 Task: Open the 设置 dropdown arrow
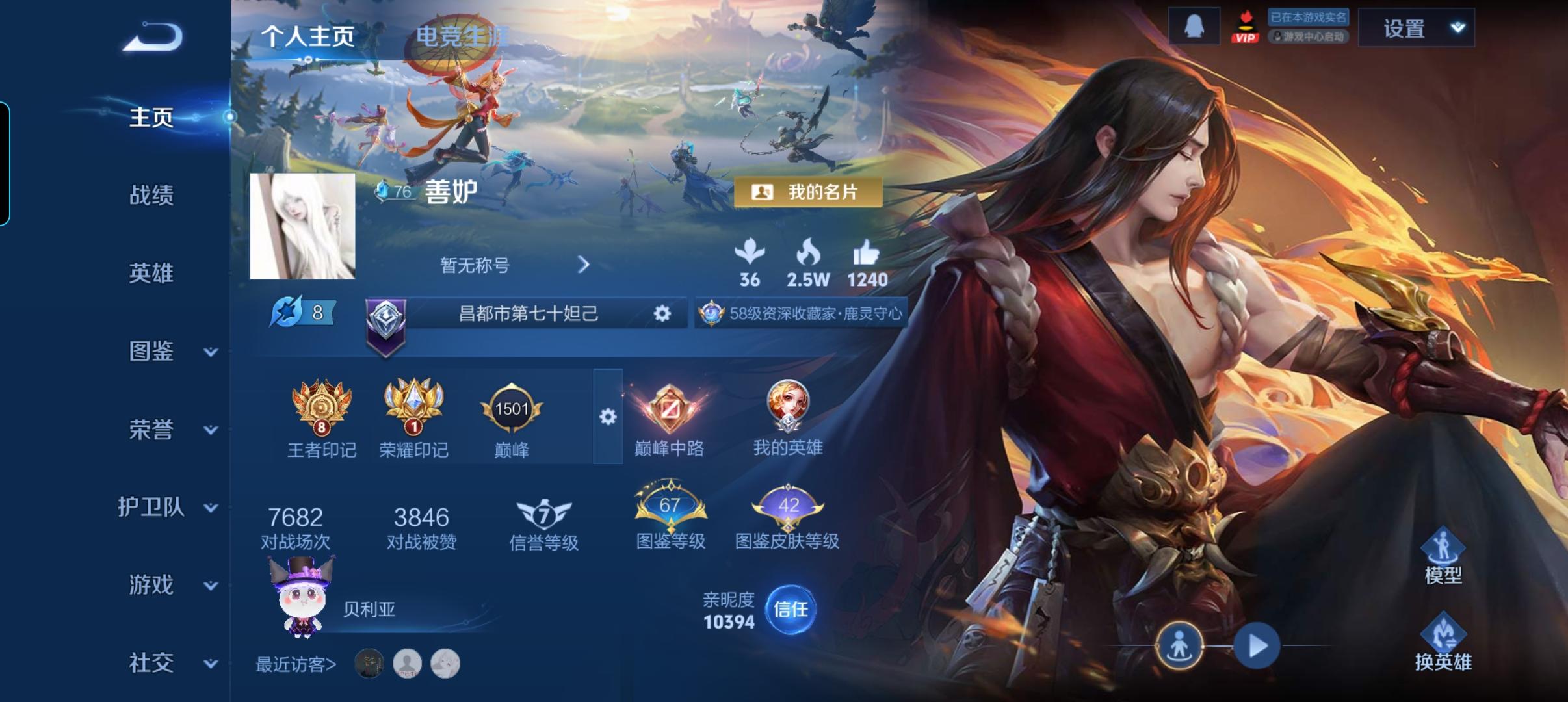coord(1456,27)
